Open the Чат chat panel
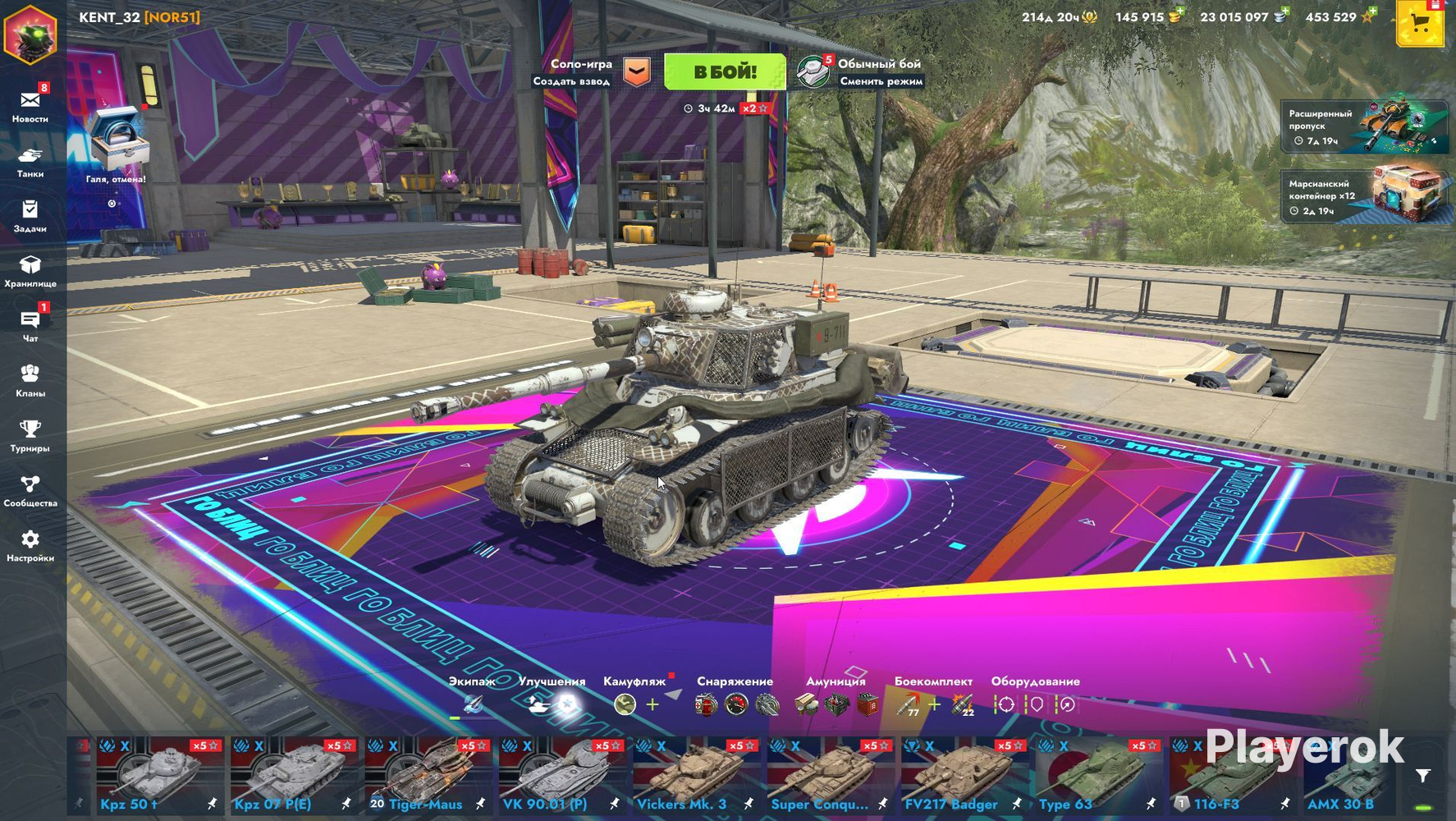 tap(30, 326)
